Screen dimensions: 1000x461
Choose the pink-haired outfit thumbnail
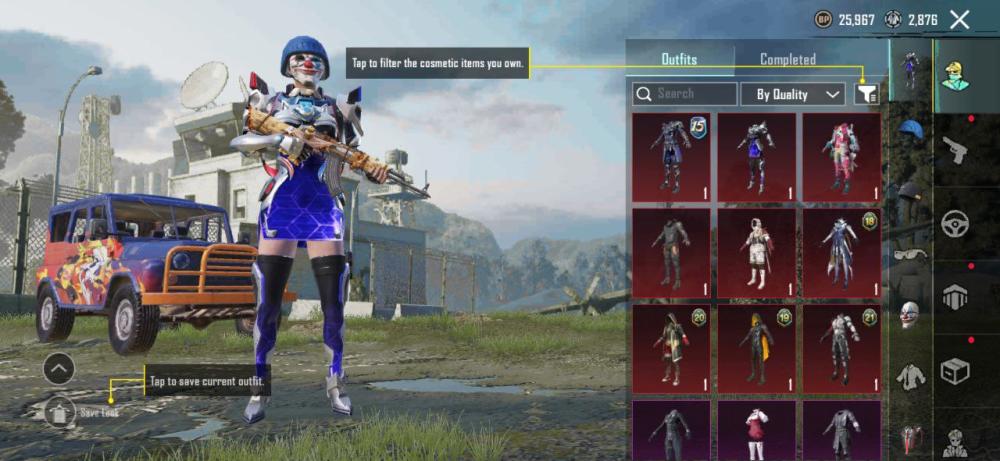(841, 156)
